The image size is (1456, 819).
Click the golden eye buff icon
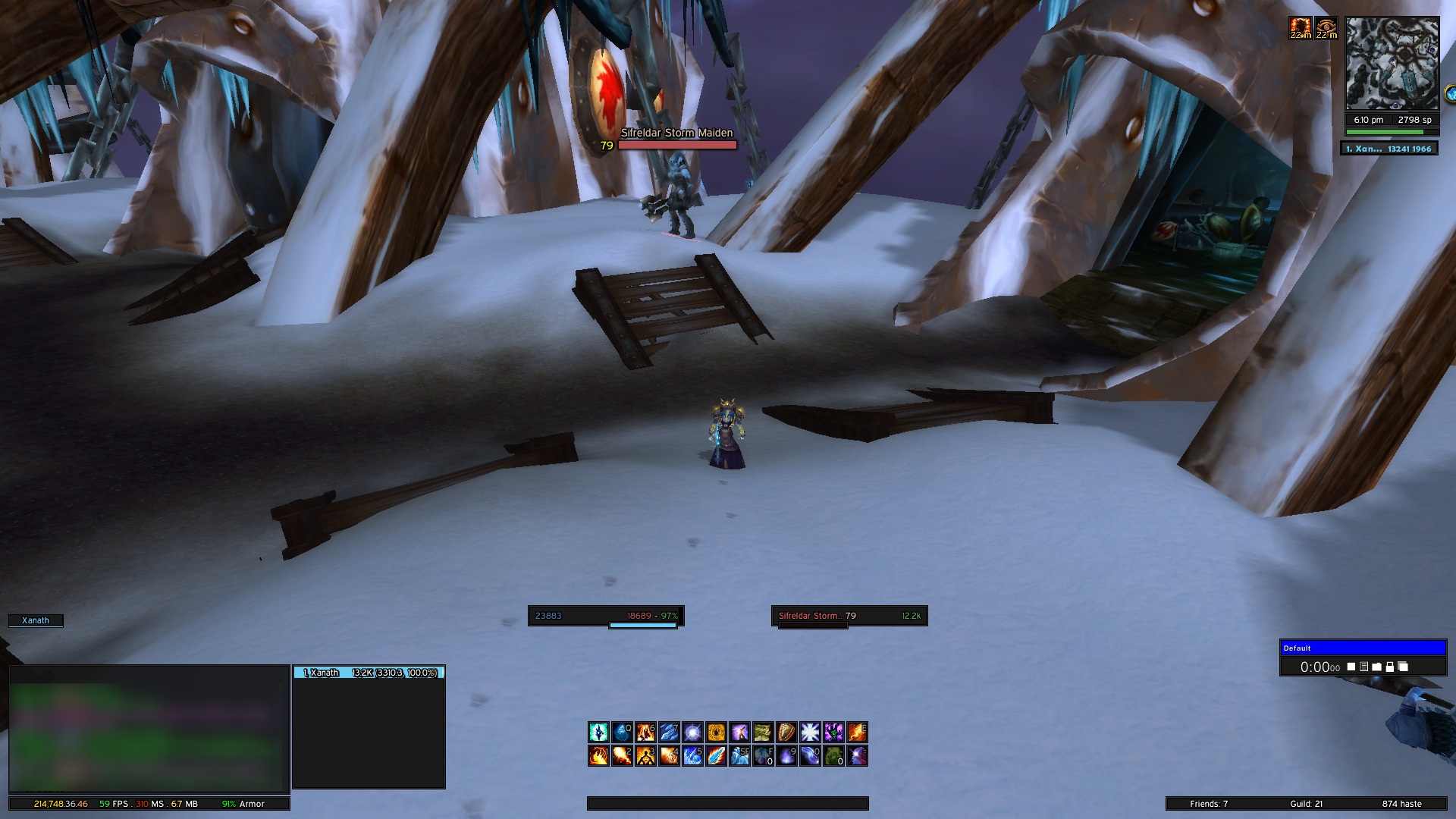[1326, 29]
